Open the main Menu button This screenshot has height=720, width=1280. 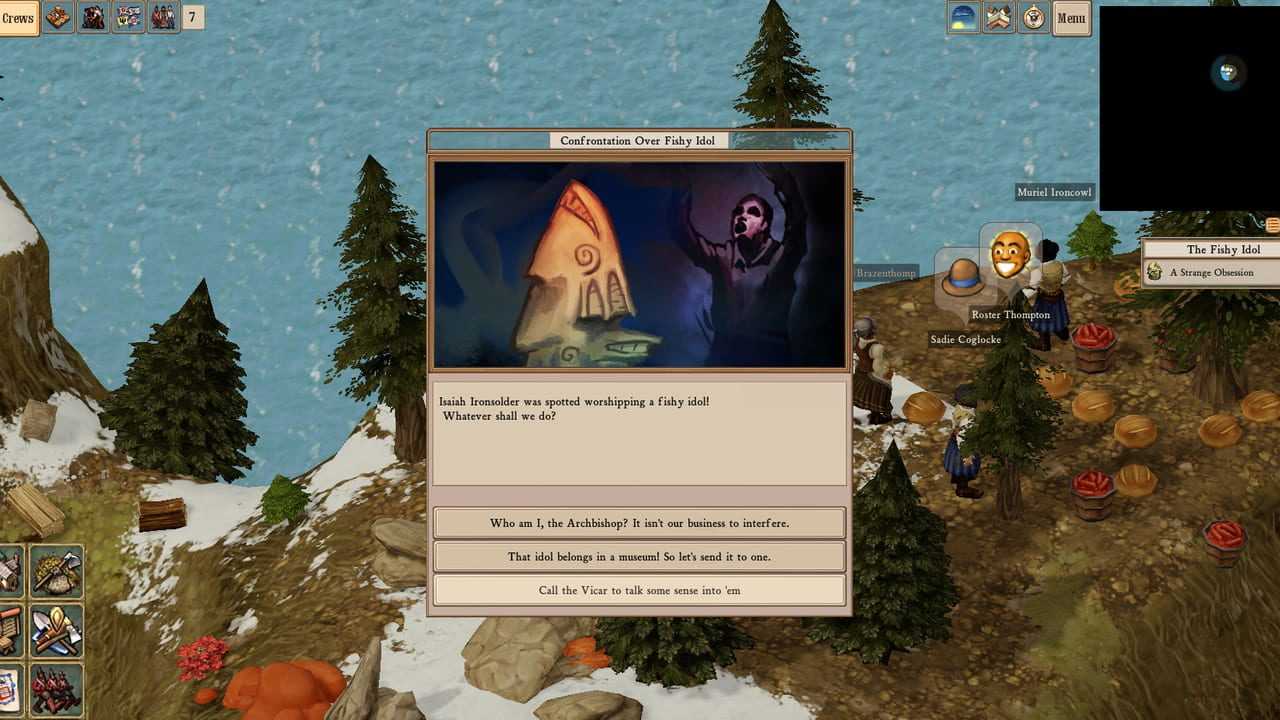(x=1071, y=18)
